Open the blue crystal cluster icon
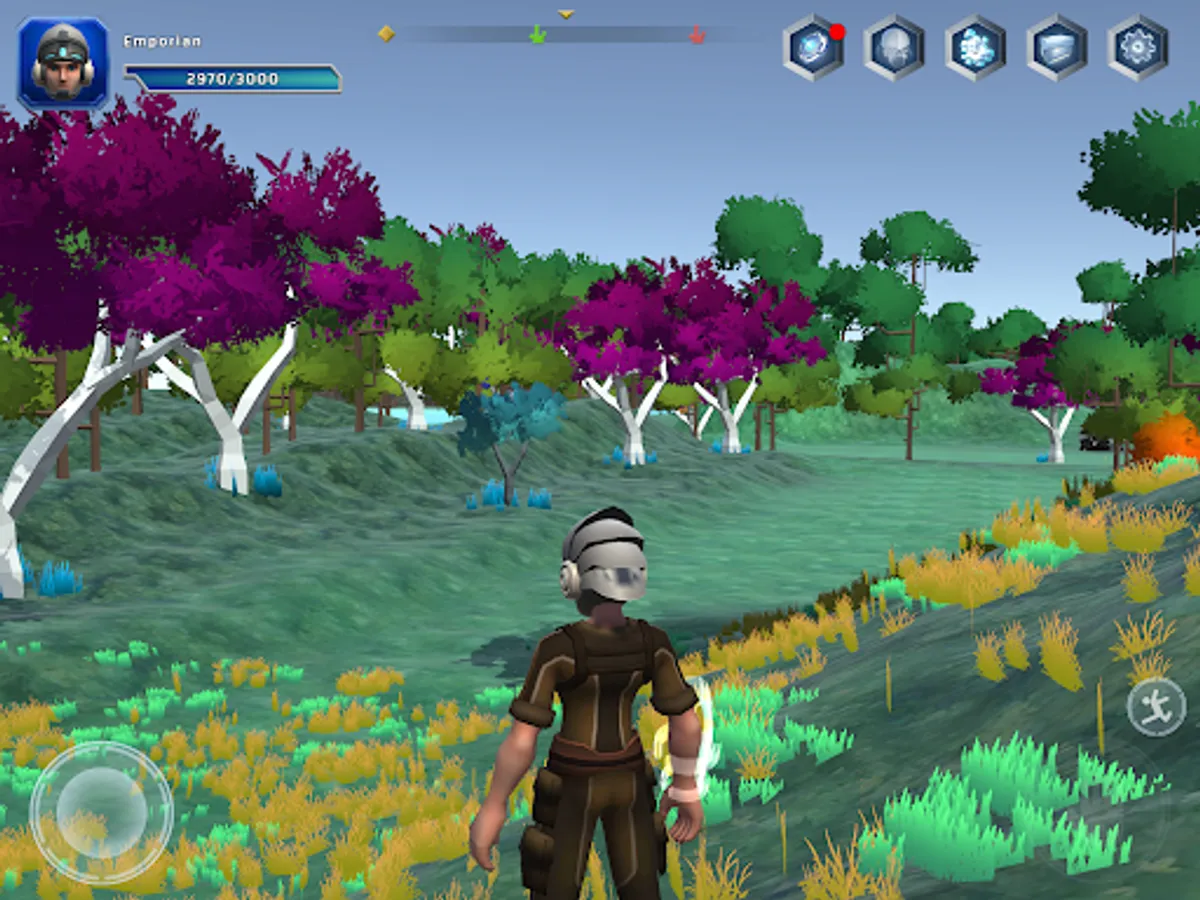The image size is (1200, 900). pyautogui.click(x=975, y=48)
